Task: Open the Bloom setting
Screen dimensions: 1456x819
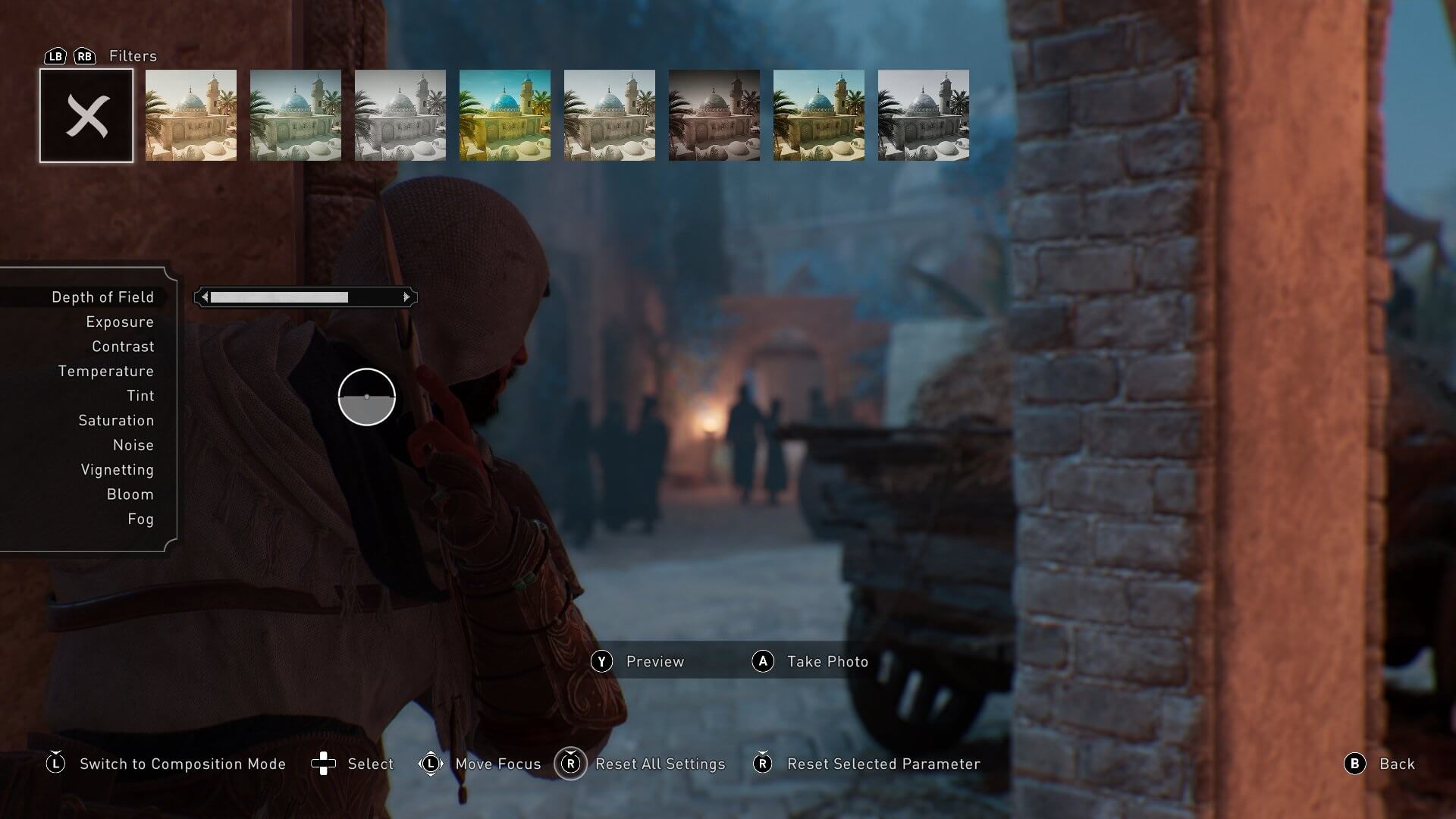Action: point(130,494)
